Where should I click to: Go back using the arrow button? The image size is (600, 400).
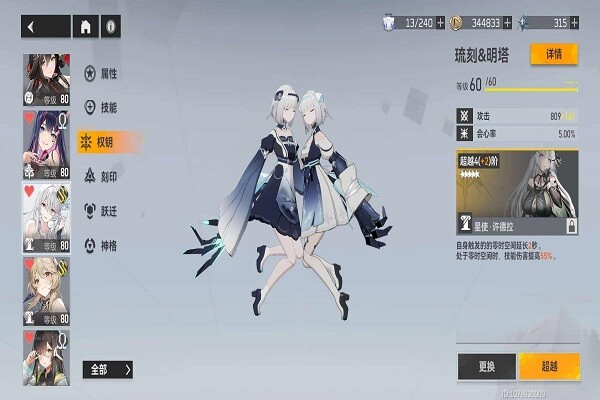pyautogui.click(x=32, y=27)
